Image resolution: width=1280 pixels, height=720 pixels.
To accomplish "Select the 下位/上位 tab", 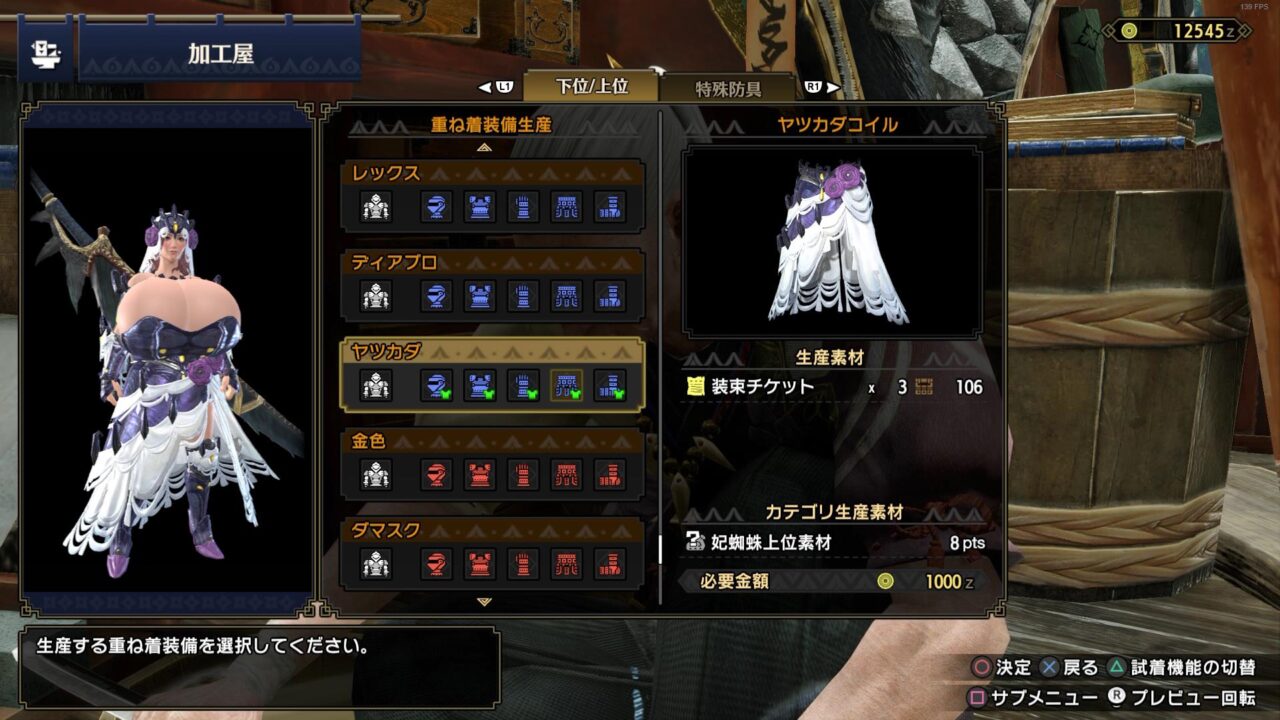I will [x=591, y=86].
